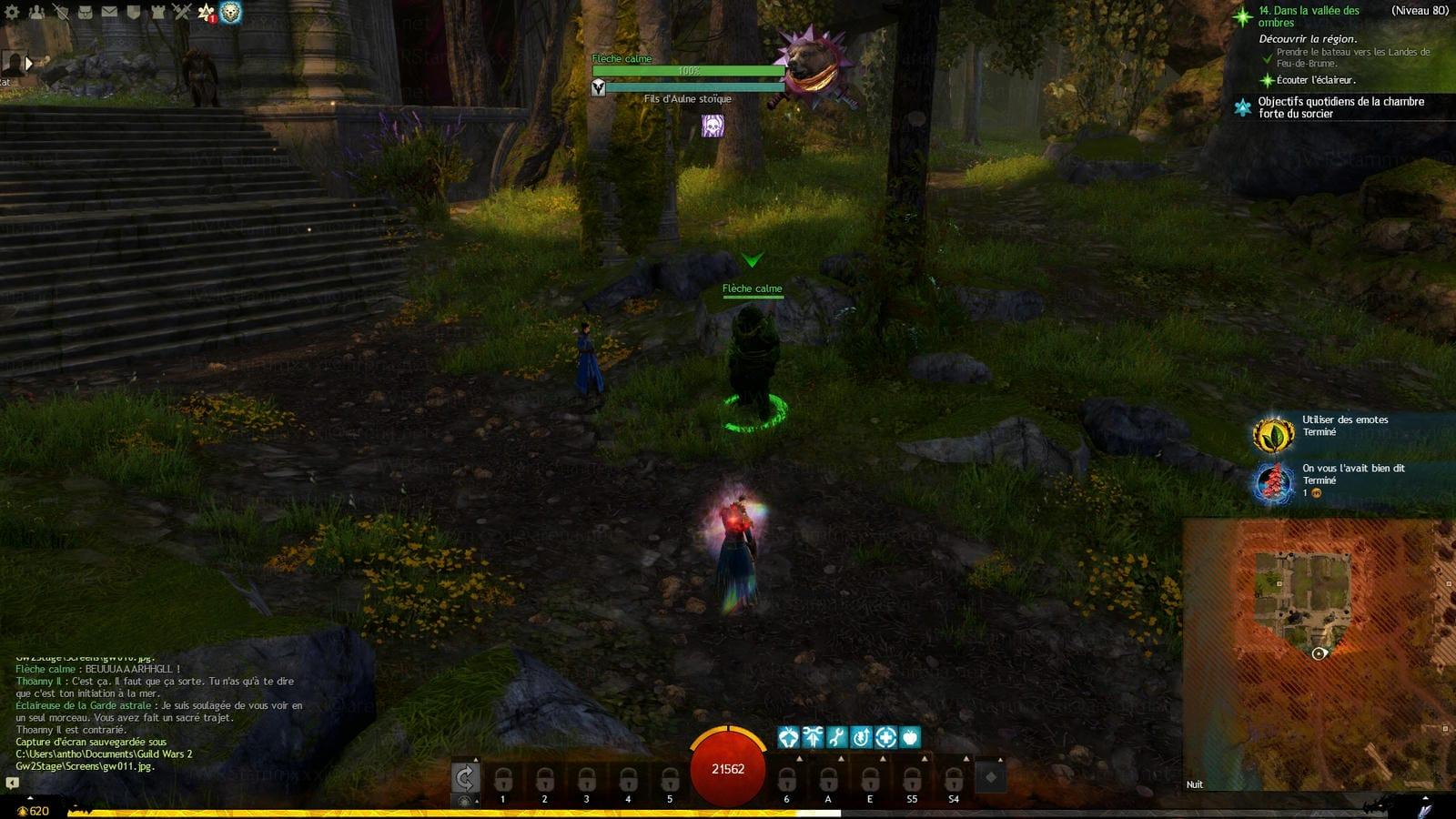Image resolution: width=1456 pixels, height=819 pixels.
Task: Open the World vs World tower icon
Action: tap(157, 12)
